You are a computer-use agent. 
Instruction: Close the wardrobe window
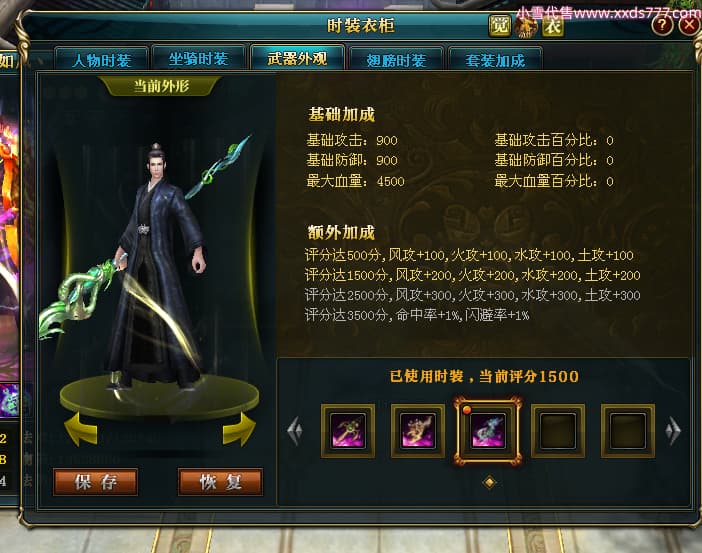coord(688,26)
